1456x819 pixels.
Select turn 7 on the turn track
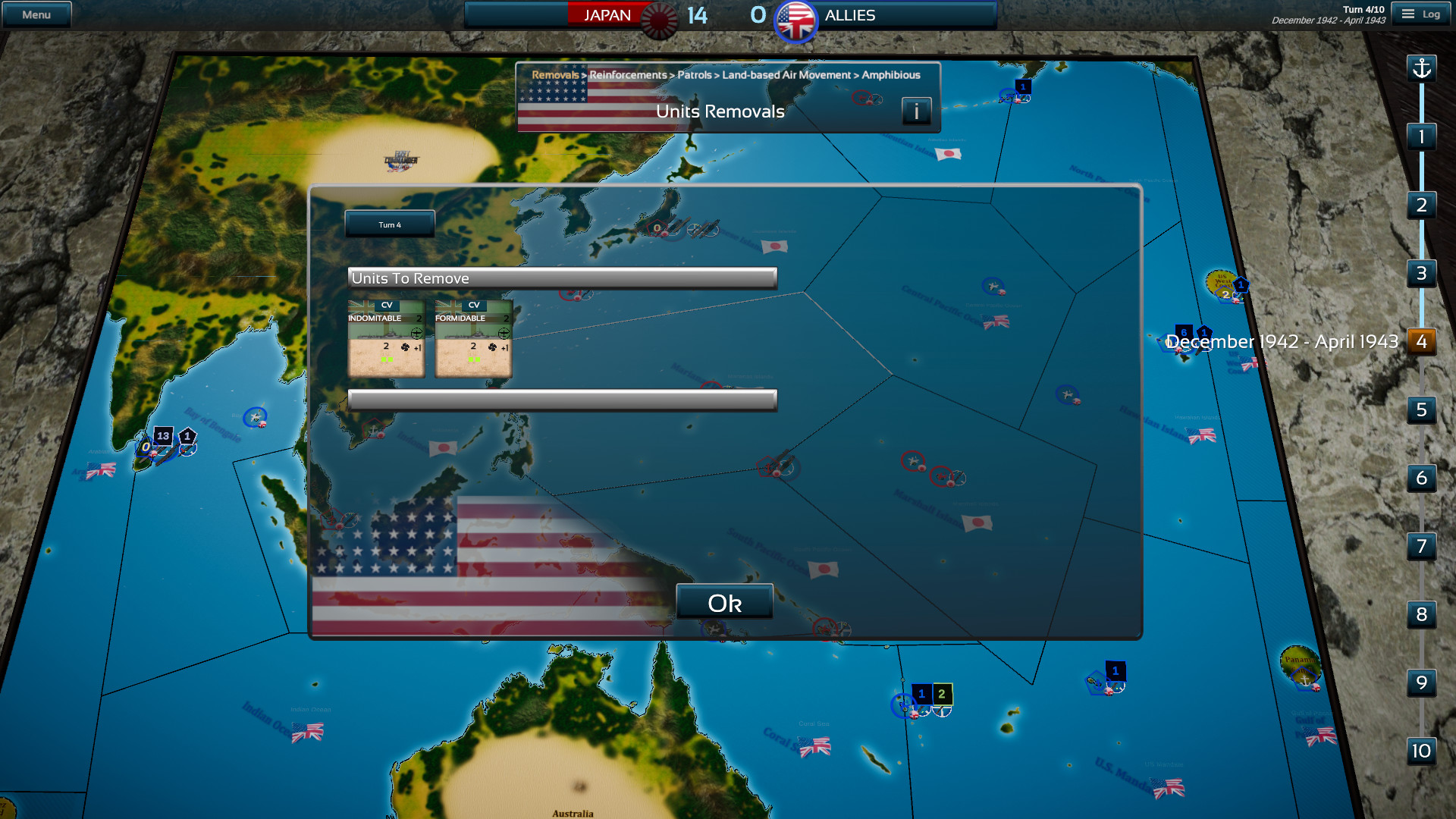point(1421,547)
